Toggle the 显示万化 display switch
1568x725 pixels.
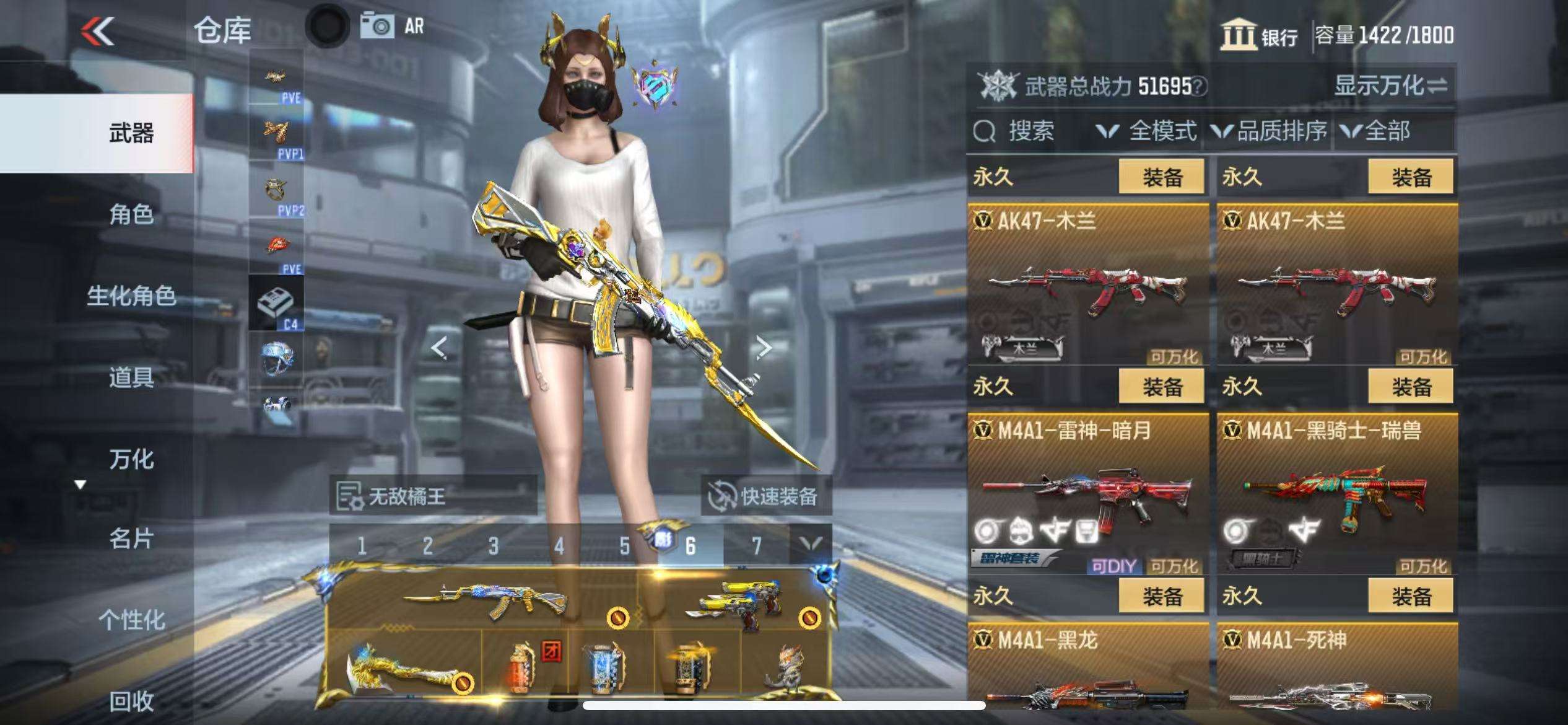[1391, 86]
